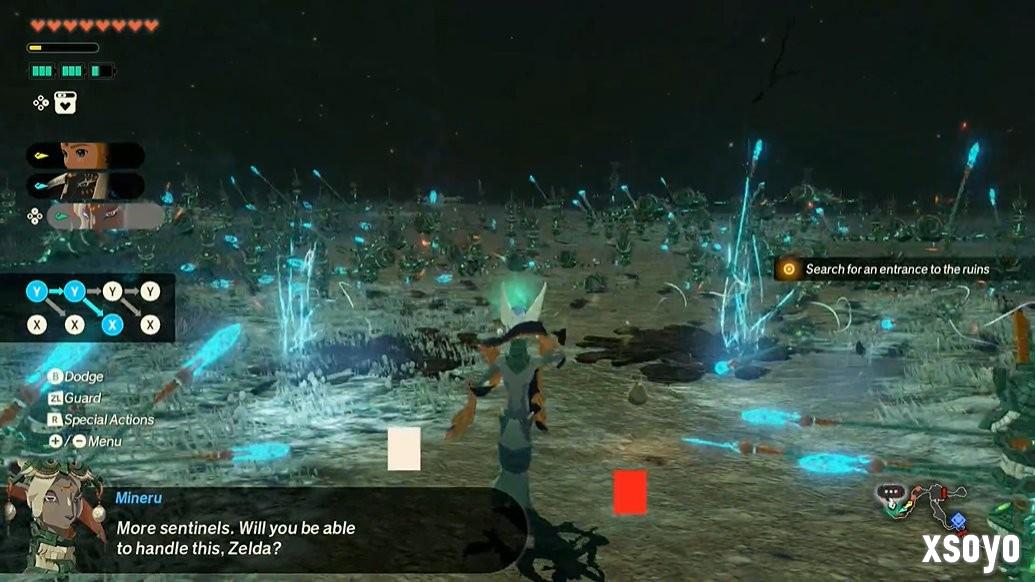Switch to the highlighted third character portrait
This screenshot has height=582, width=1035.
pyautogui.click(x=104, y=216)
